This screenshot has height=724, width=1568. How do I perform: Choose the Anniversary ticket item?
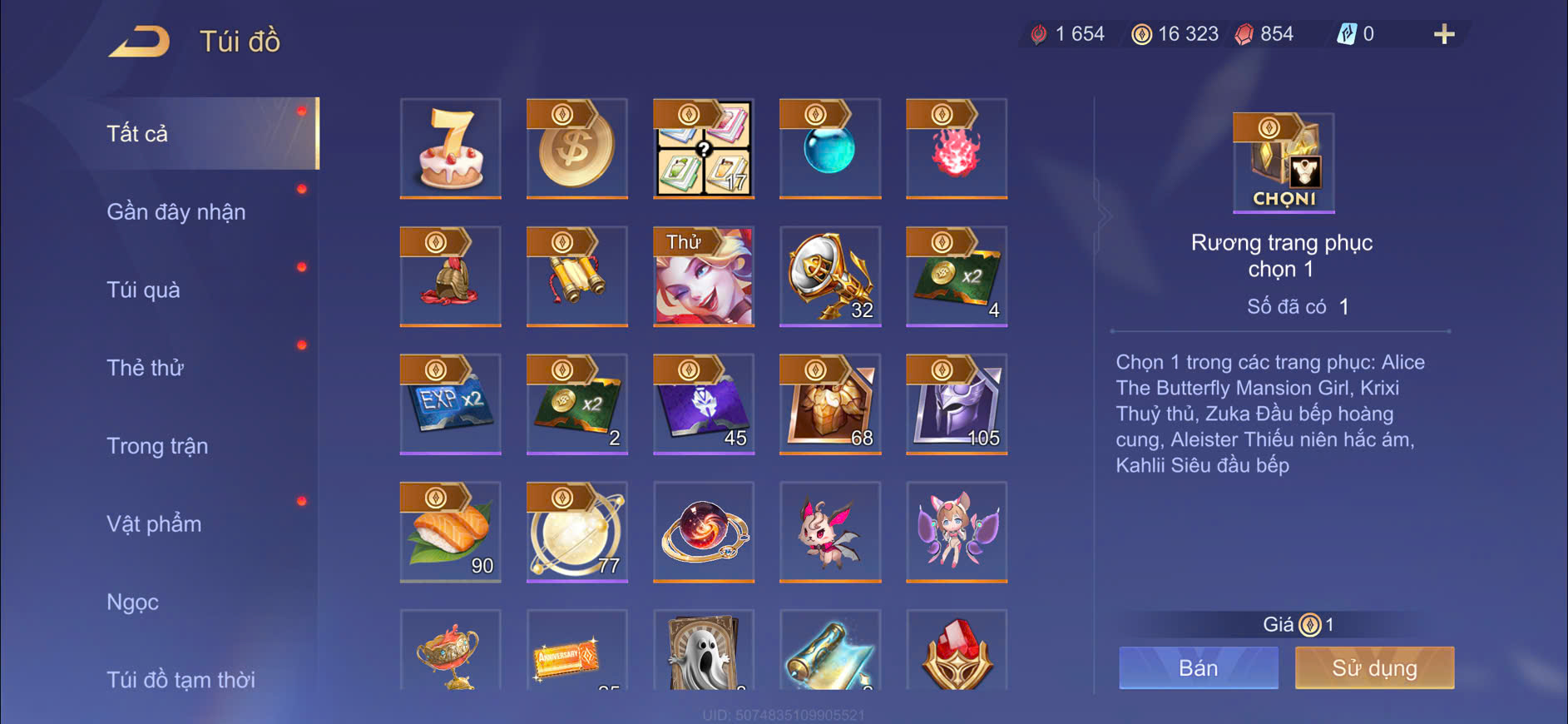[x=577, y=651]
